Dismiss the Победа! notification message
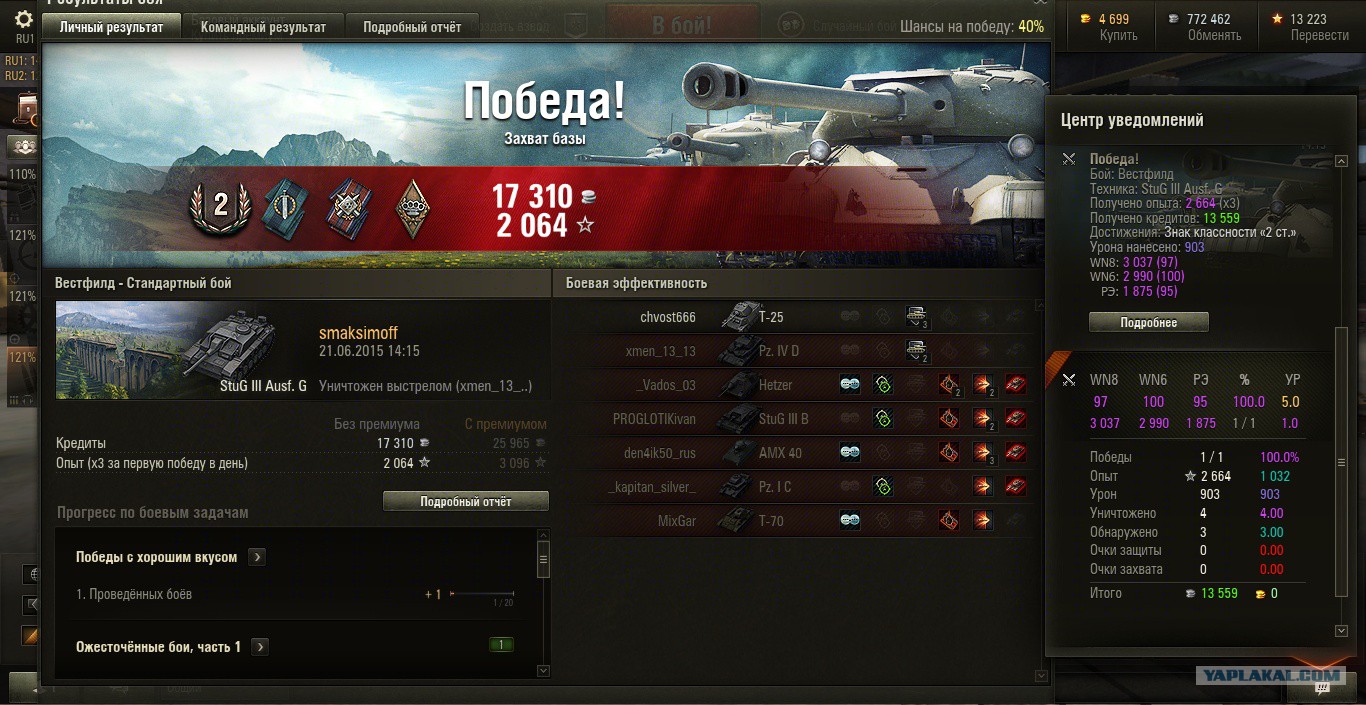The height and width of the screenshot is (705, 1366). tap(1069, 159)
